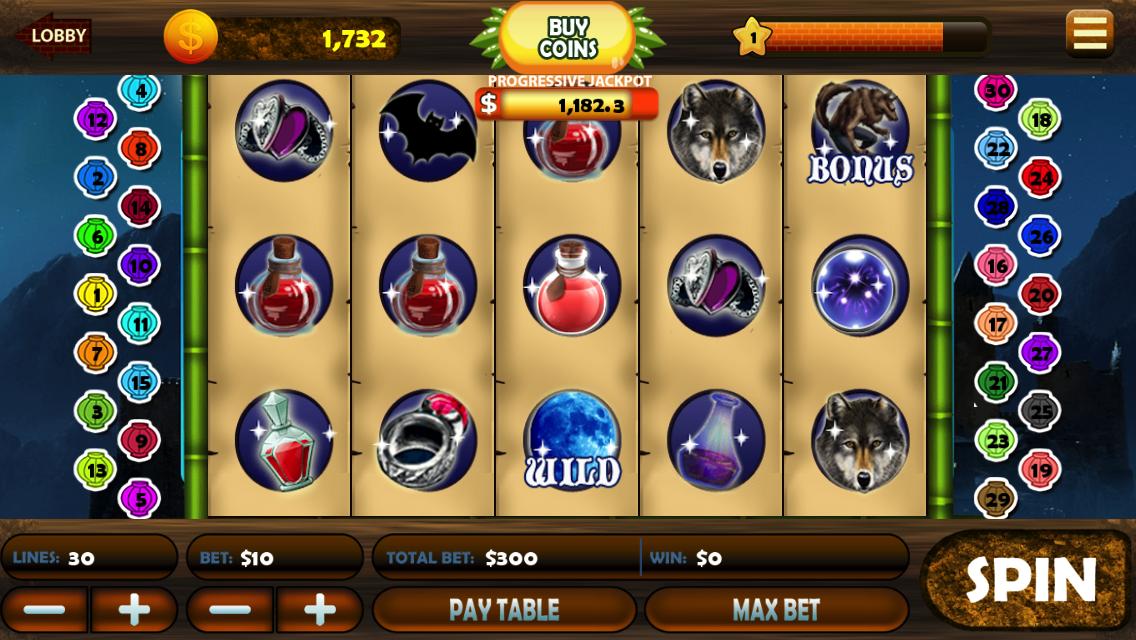Spin the slot reels

click(x=1028, y=580)
